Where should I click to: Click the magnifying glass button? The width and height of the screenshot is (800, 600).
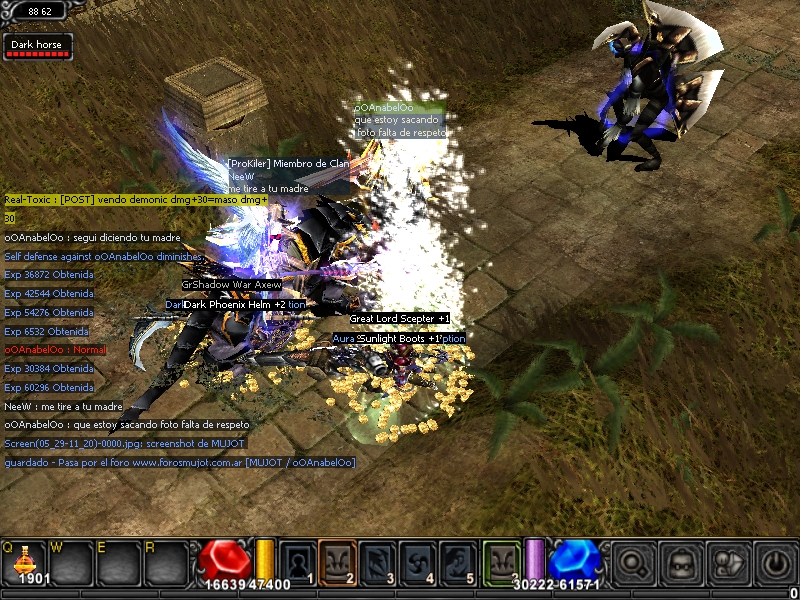tap(632, 563)
